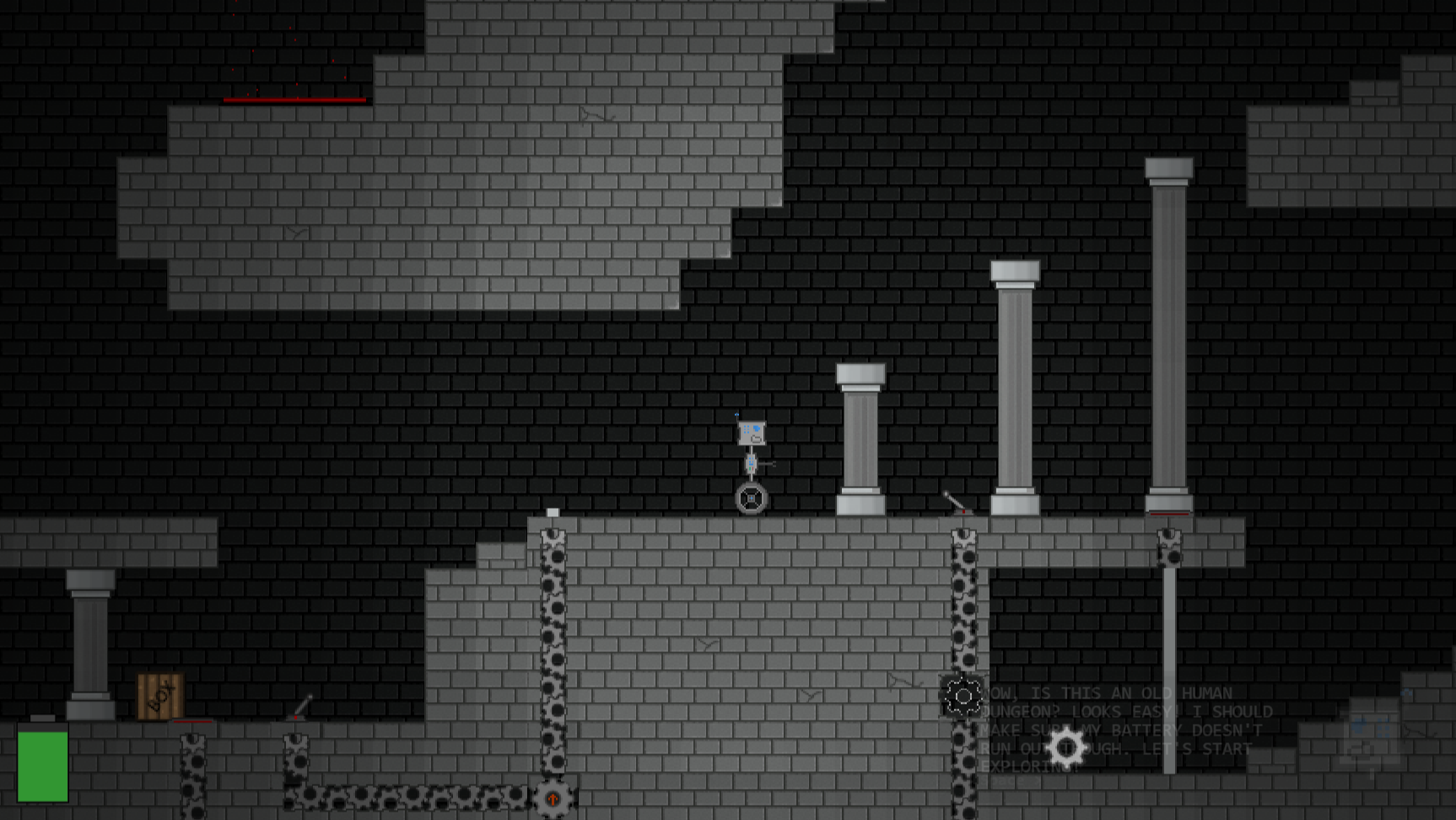
Task: Click the red line on the floor ledge
Action: tap(192, 722)
